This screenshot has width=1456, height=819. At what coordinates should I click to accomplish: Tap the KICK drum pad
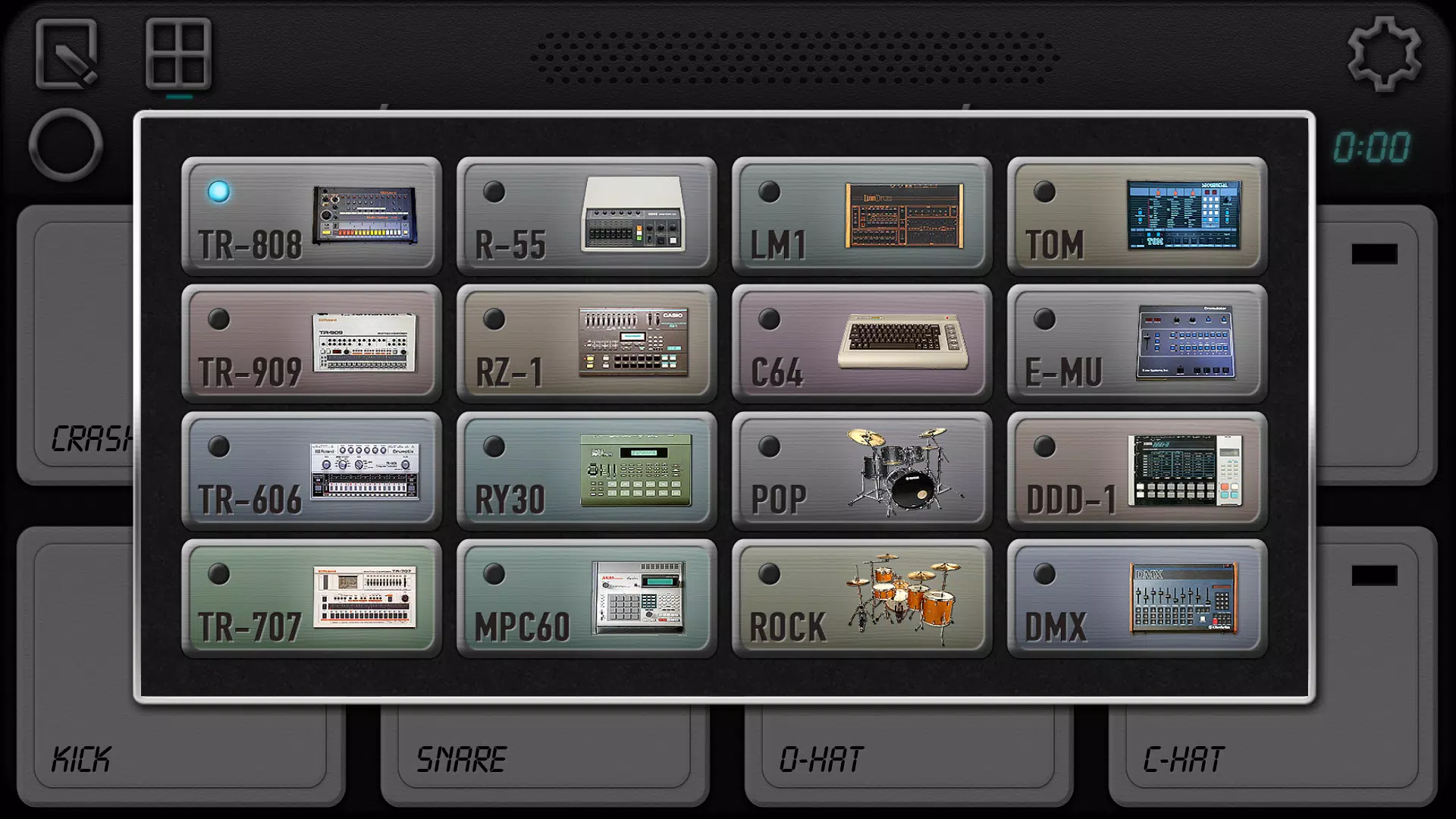click(182, 758)
